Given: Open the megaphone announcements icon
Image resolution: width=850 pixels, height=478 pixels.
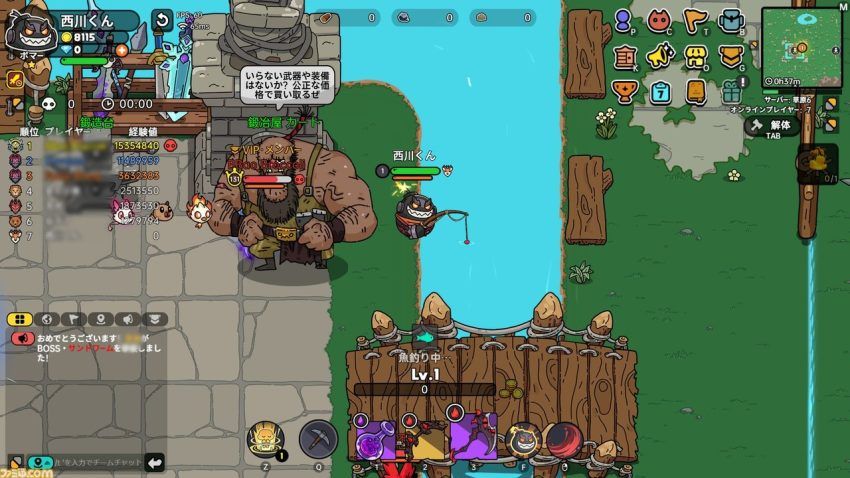Looking at the screenshot, I should point(659,55).
